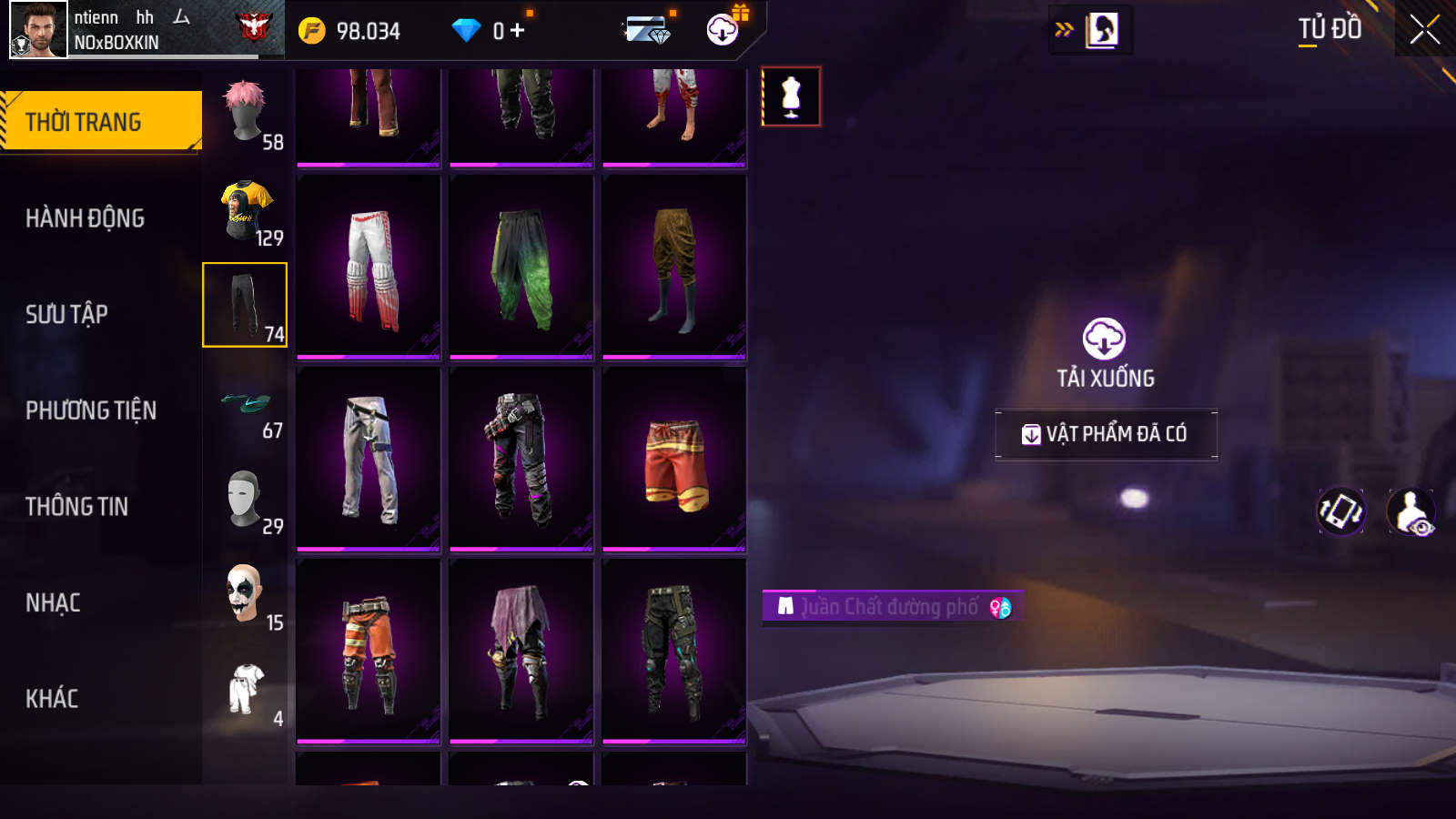This screenshot has height=819, width=1456.
Task: Go to the Nhạc category
Action: pos(53,603)
